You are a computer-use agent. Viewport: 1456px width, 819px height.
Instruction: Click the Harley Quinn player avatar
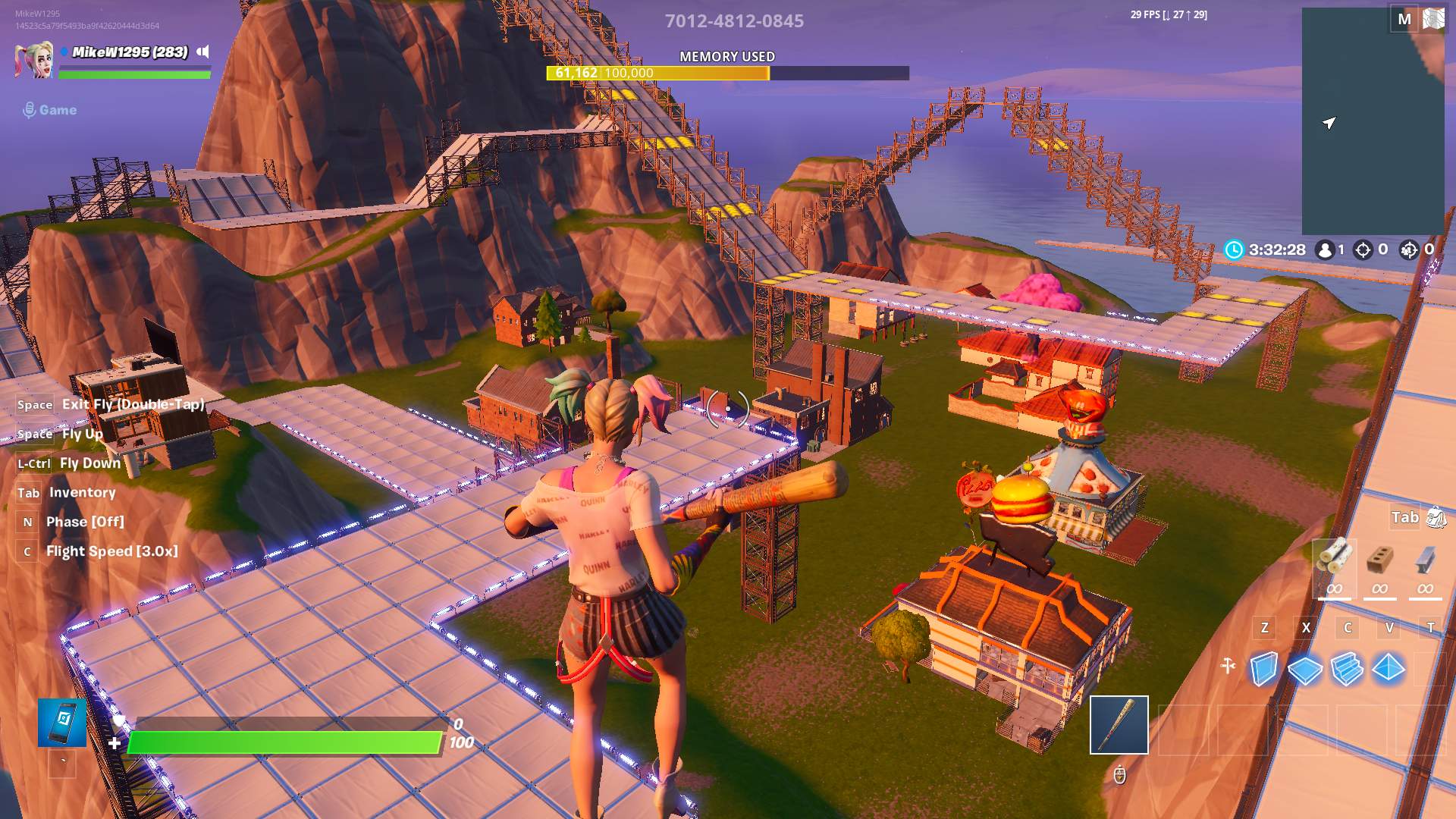[33, 60]
